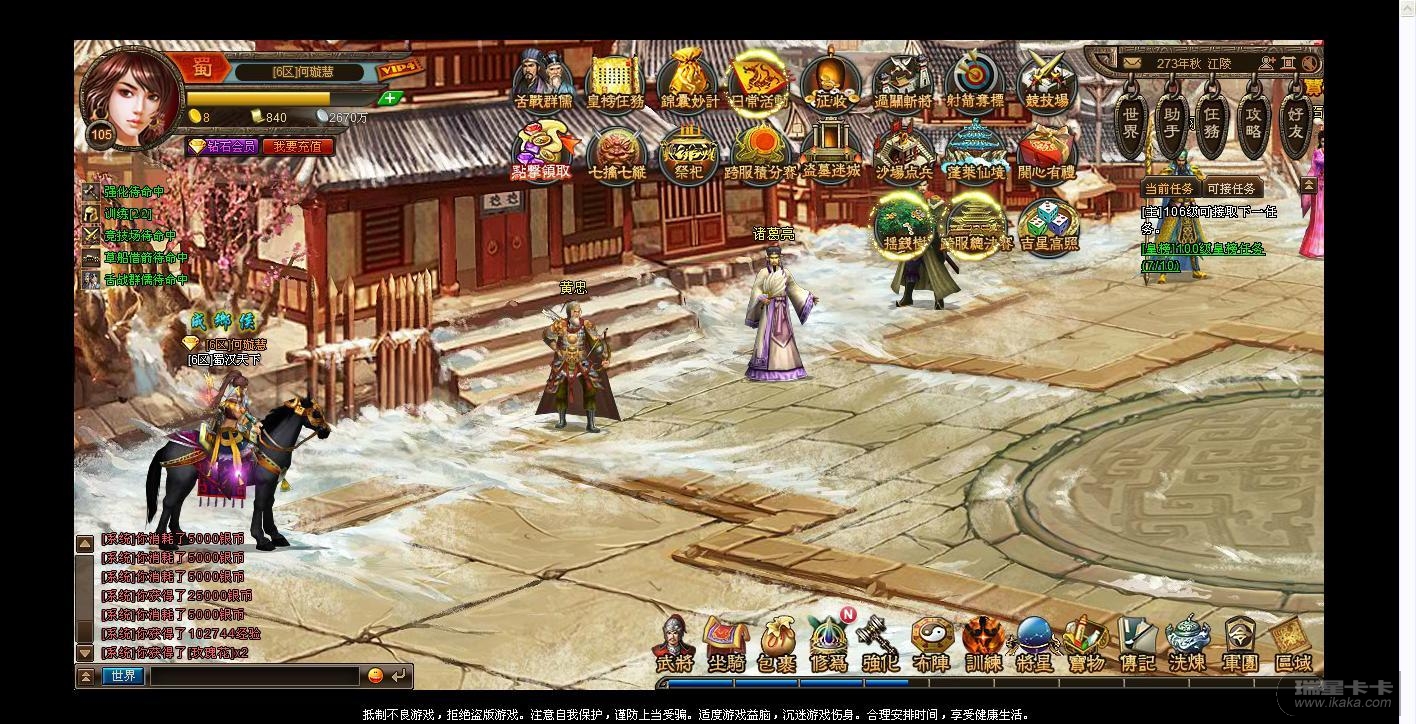
Task: Click the red 我要充值 recharge button
Action: 297,146
